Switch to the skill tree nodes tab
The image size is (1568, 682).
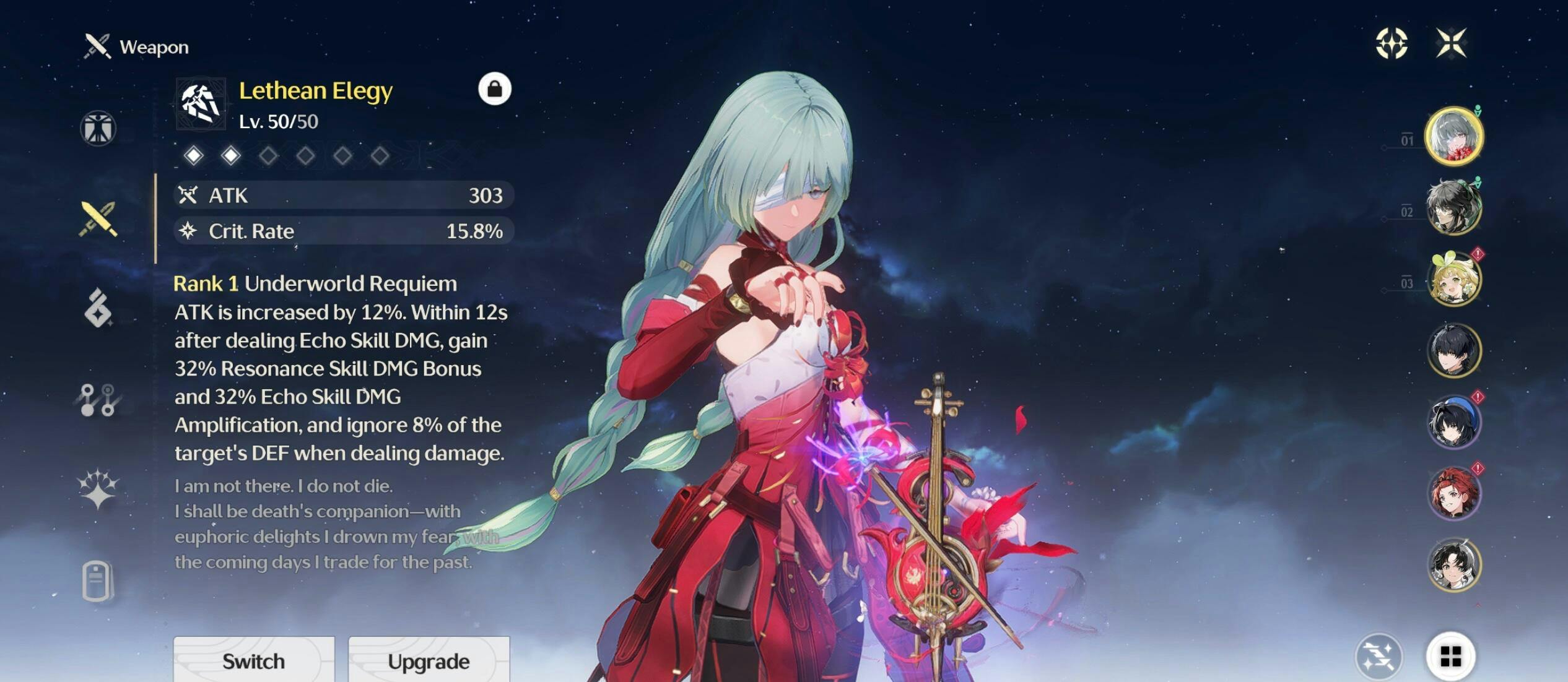[98, 400]
